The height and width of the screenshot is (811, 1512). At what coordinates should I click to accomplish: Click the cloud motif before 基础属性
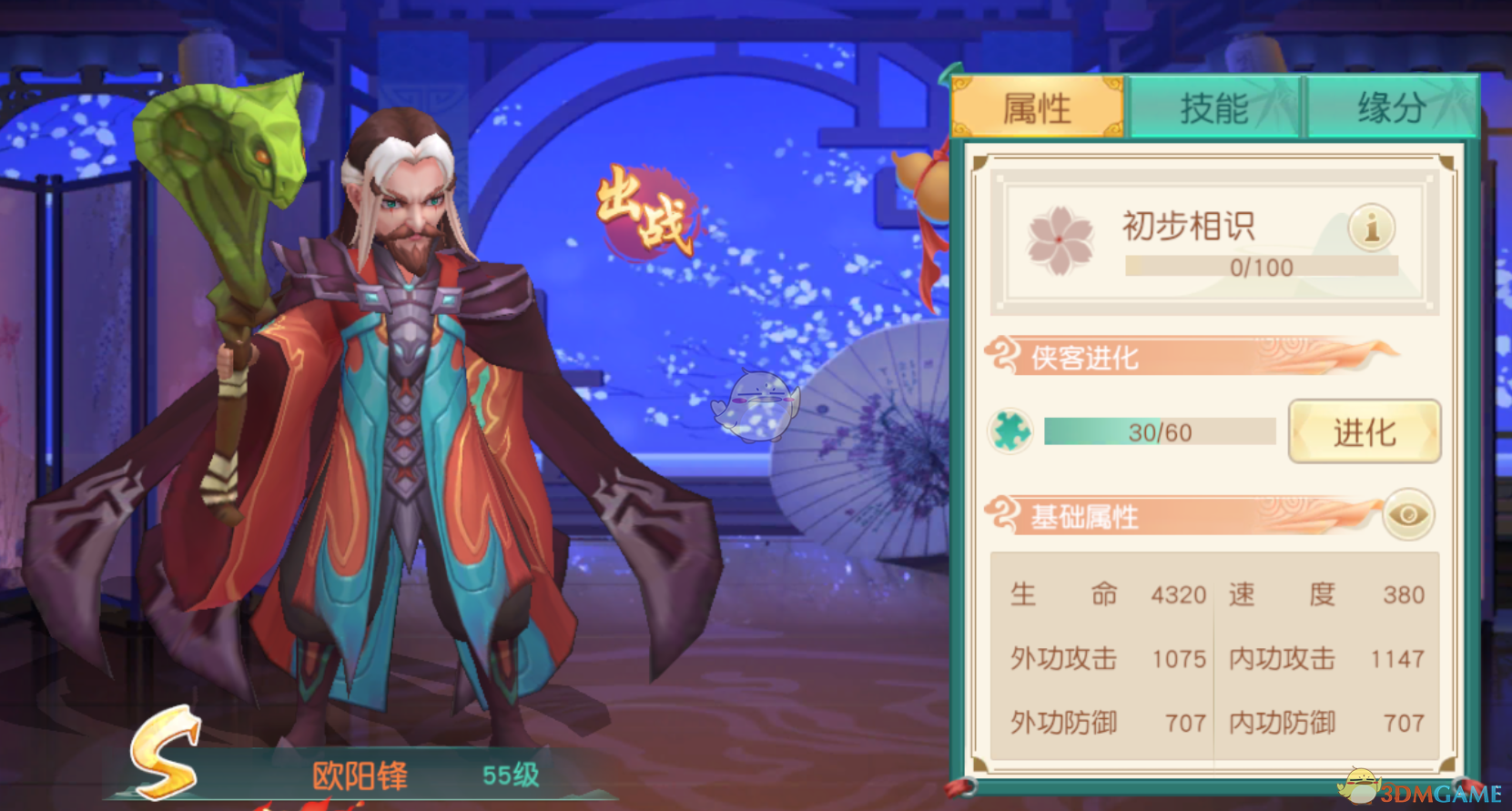pyautogui.click(x=1005, y=514)
